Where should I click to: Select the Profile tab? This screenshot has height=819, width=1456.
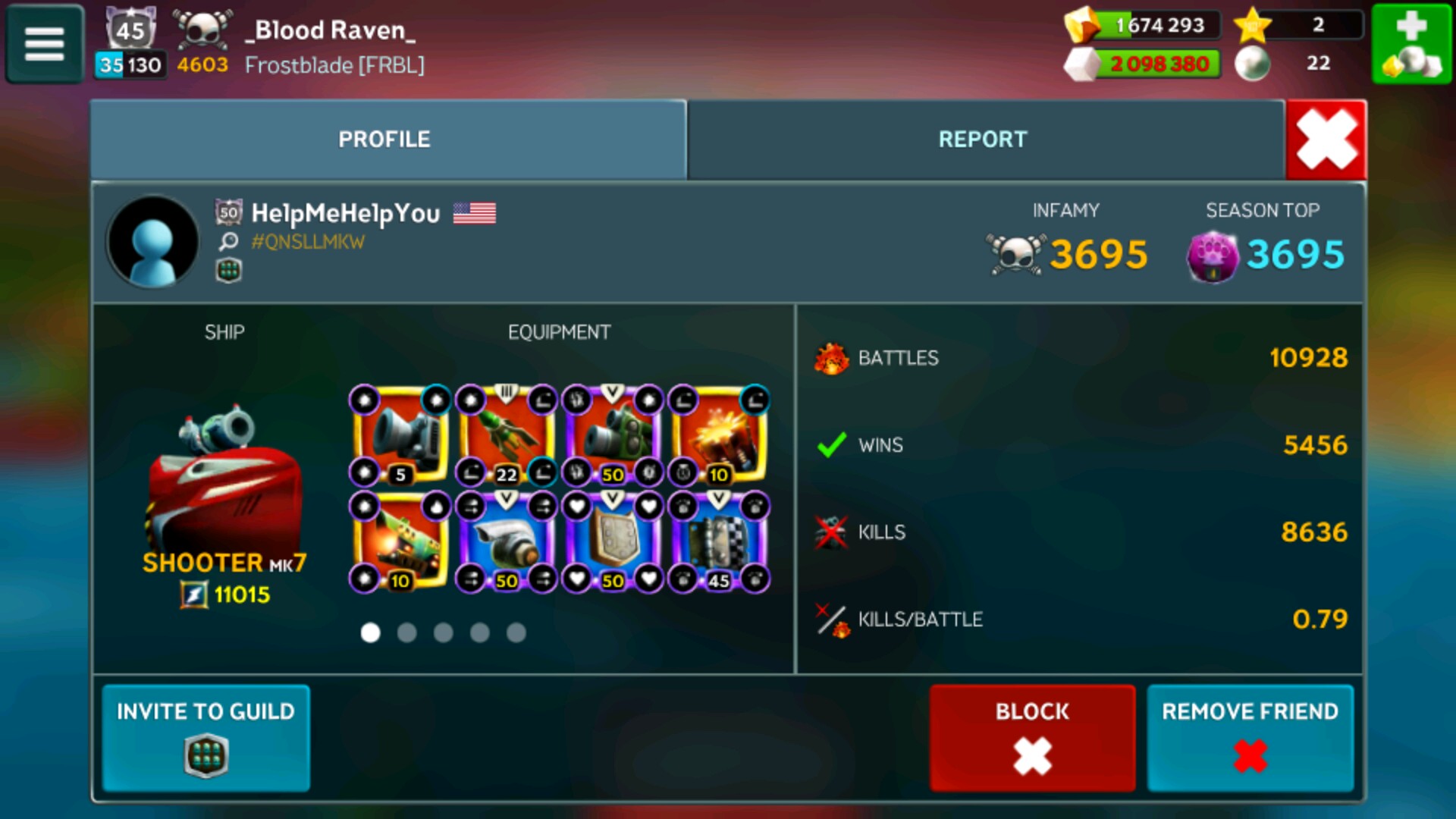point(384,140)
